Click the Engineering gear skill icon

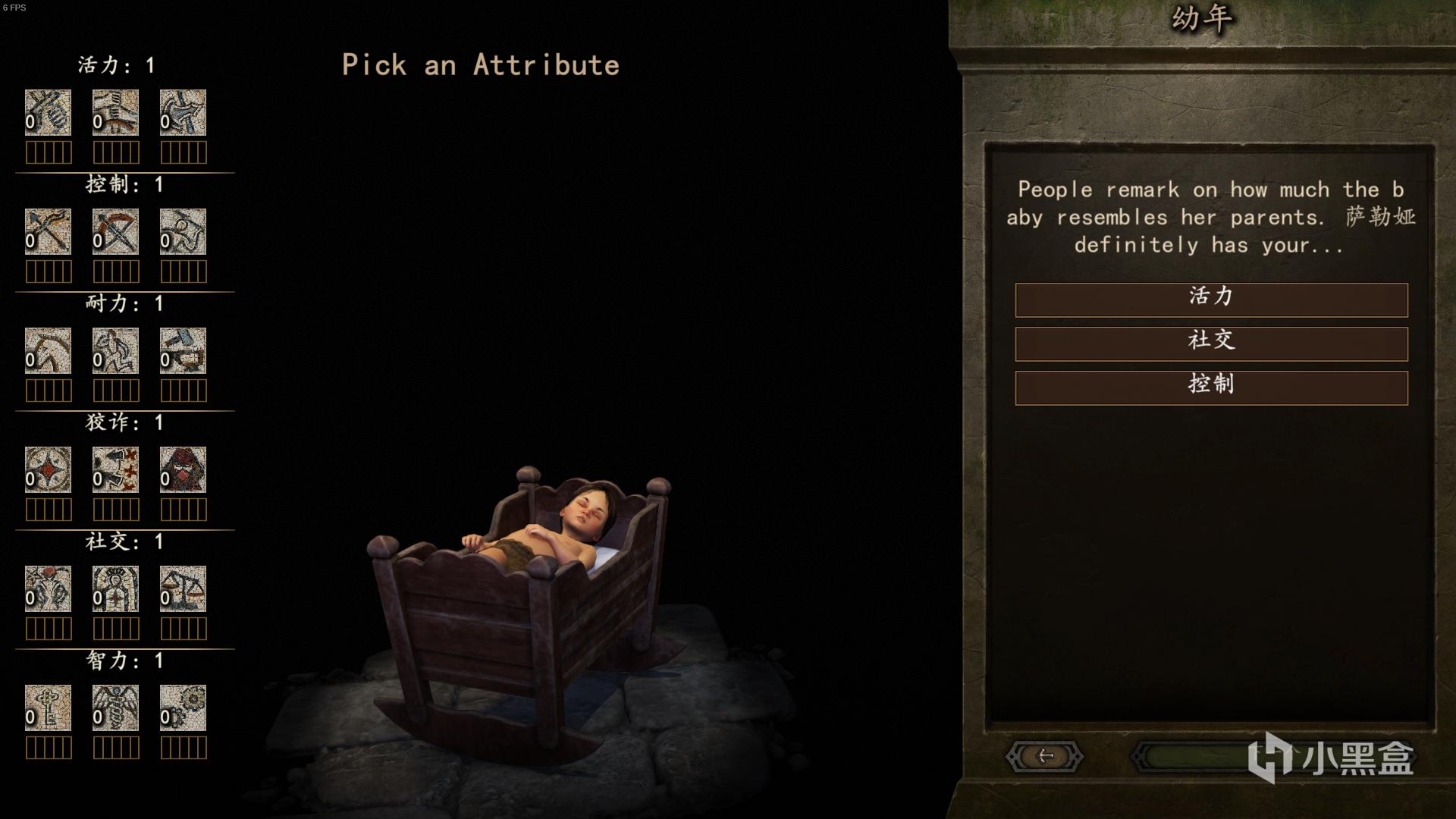pyautogui.click(x=183, y=708)
